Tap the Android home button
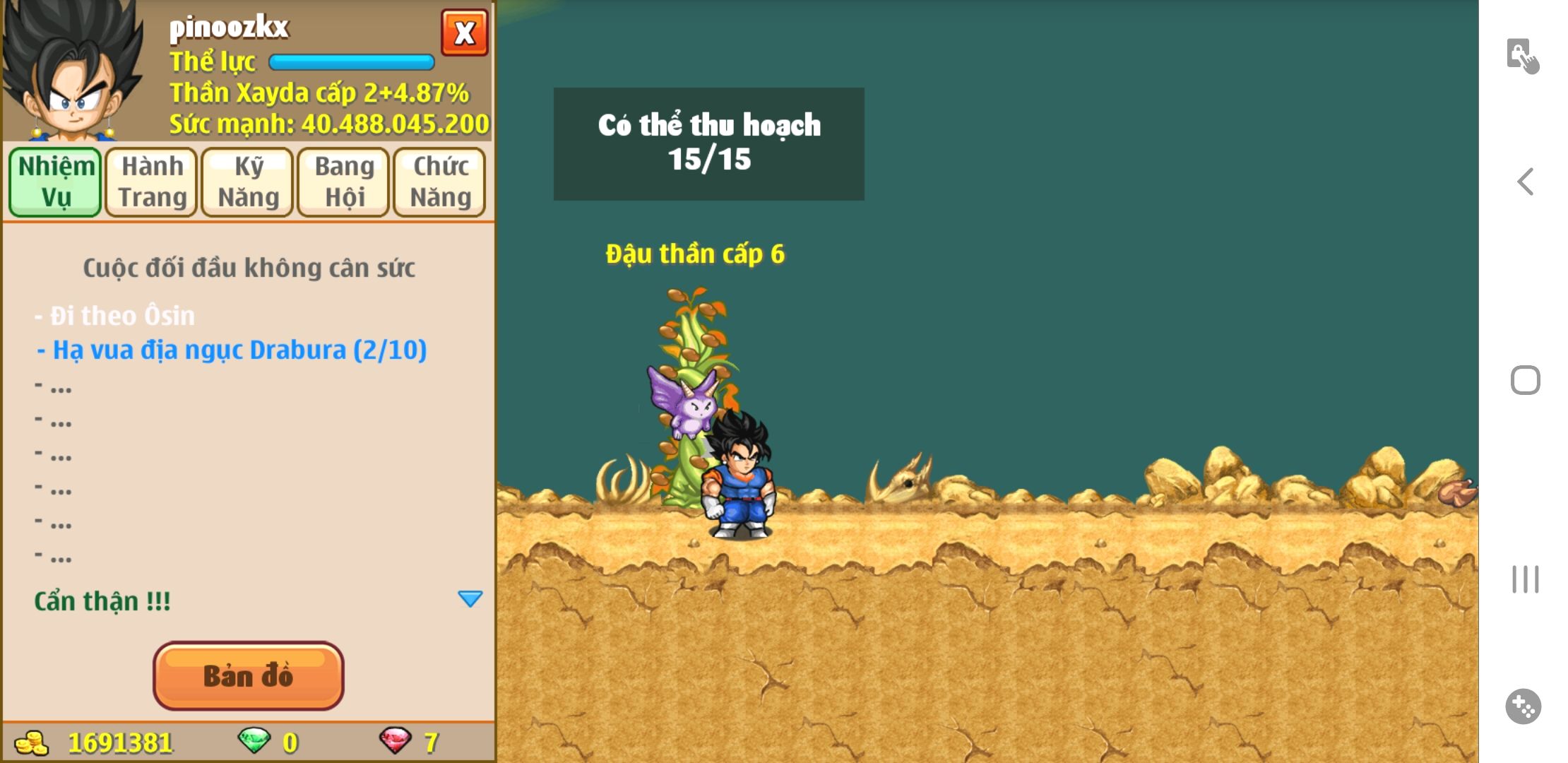1568x763 pixels. click(1526, 380)
